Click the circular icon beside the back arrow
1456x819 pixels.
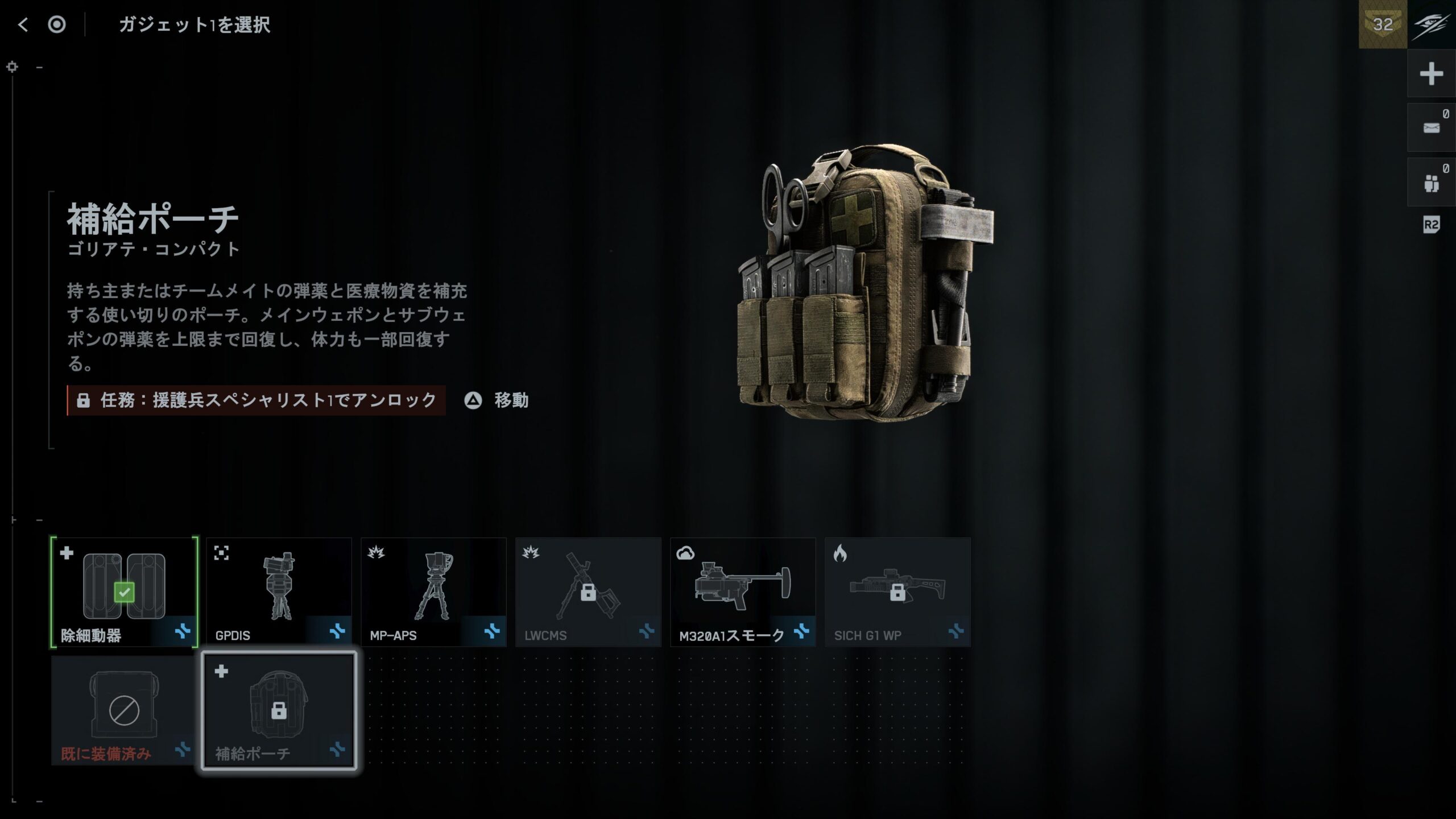57,24
